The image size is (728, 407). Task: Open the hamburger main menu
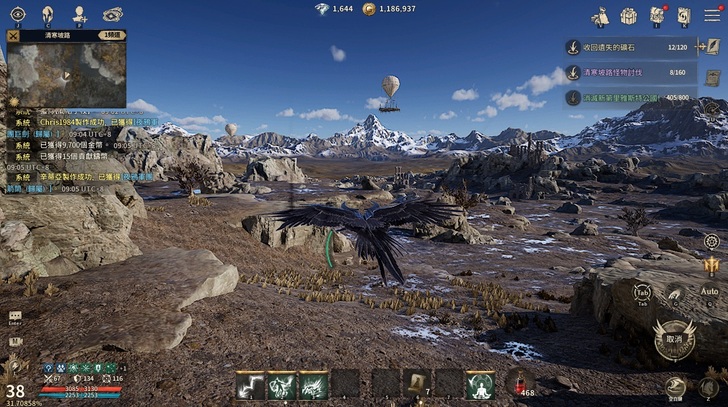tap(712, 15)
